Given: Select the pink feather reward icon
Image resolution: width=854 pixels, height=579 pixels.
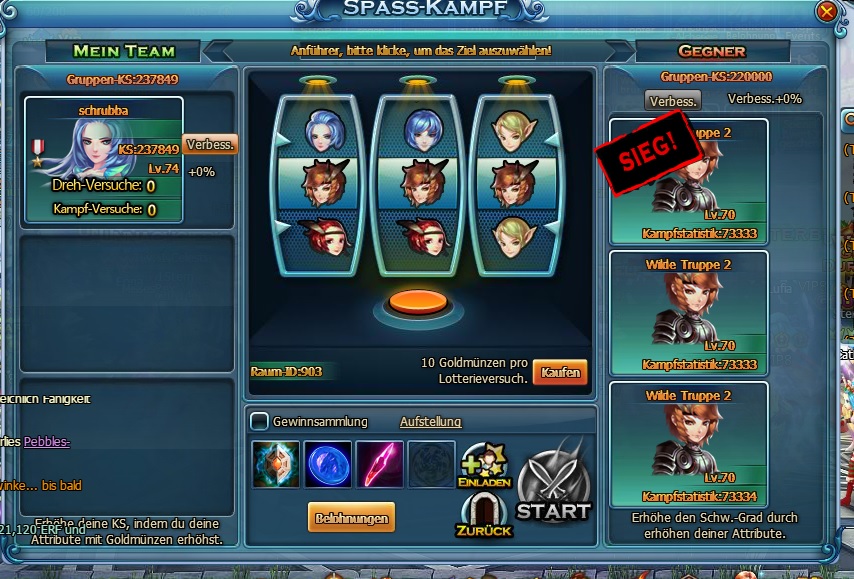Looking at the screenshot, I should 380,465.
